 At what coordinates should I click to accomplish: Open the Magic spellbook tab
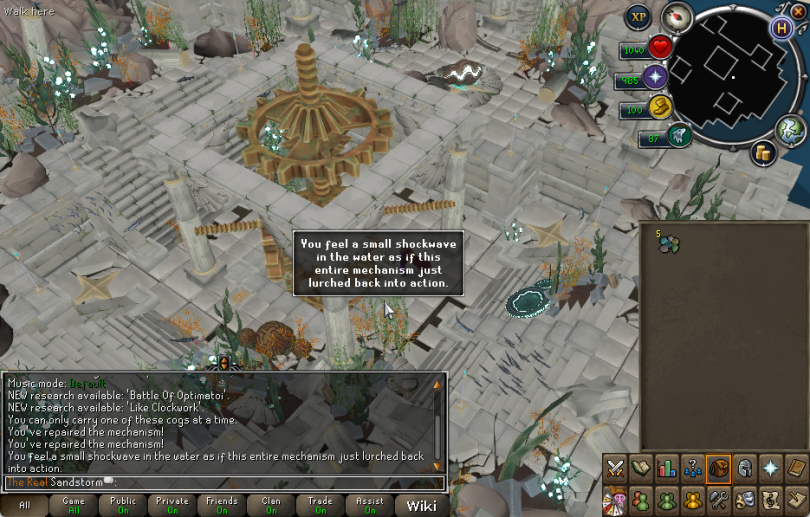coord(797,468)
